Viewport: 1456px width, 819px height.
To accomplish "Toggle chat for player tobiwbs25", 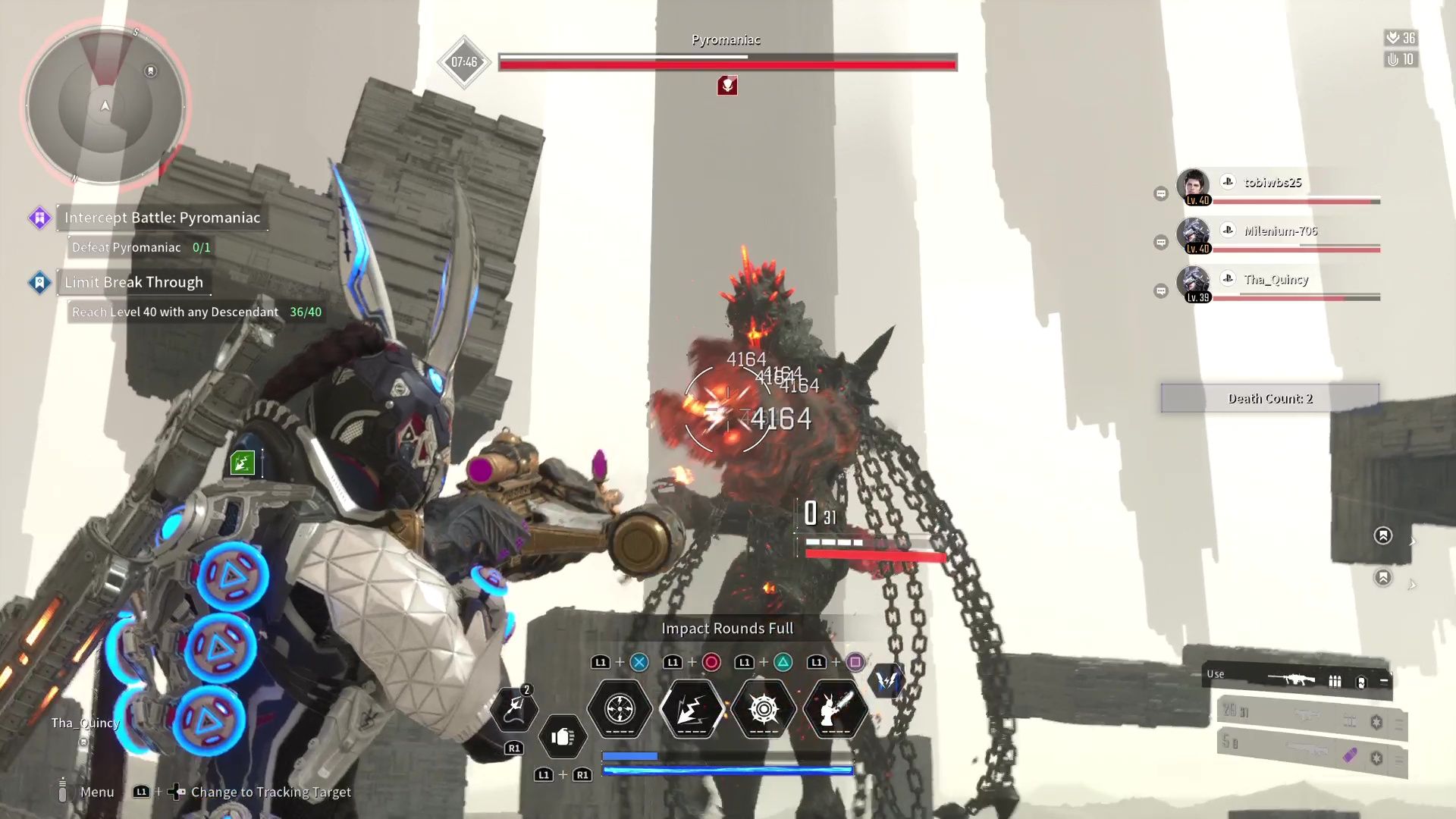I will [x=1162, y=193].
